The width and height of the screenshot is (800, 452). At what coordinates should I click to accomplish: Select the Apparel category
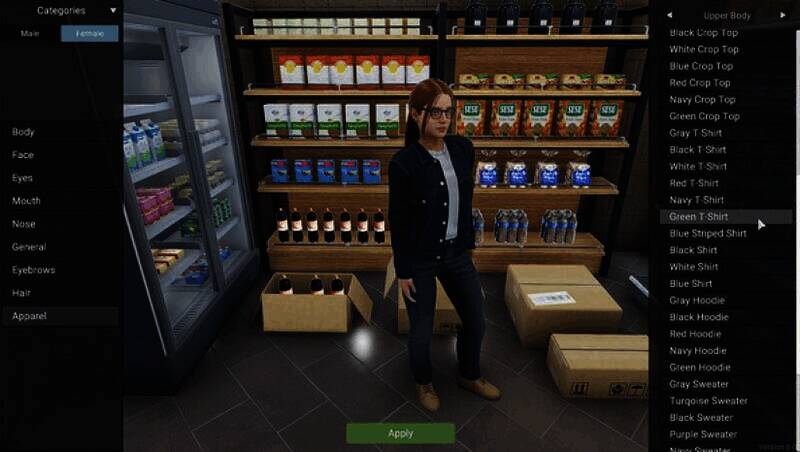[x=30, y=316]
